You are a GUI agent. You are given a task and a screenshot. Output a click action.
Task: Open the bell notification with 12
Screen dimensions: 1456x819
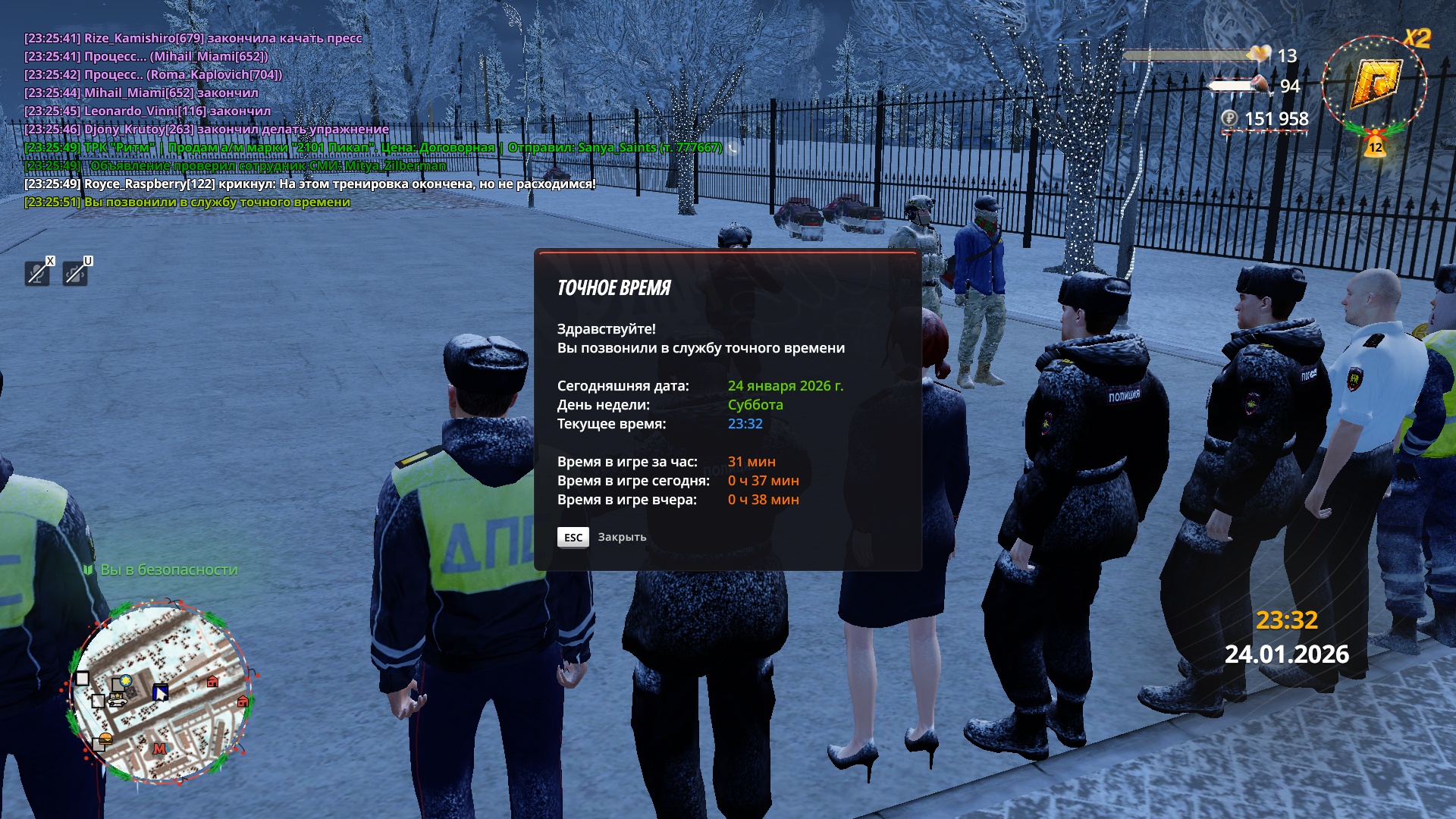click(x=1375, y=144)
